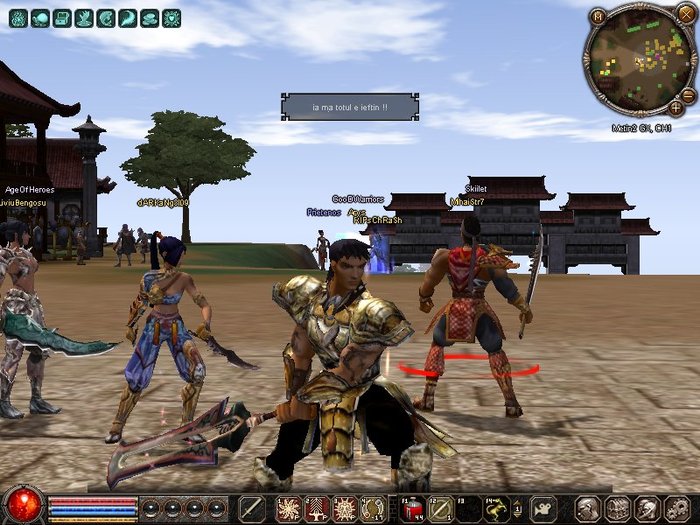Open the system options button on the taskbar
Image resolution: width=700 pixels, height=525 pixels.
675,508
